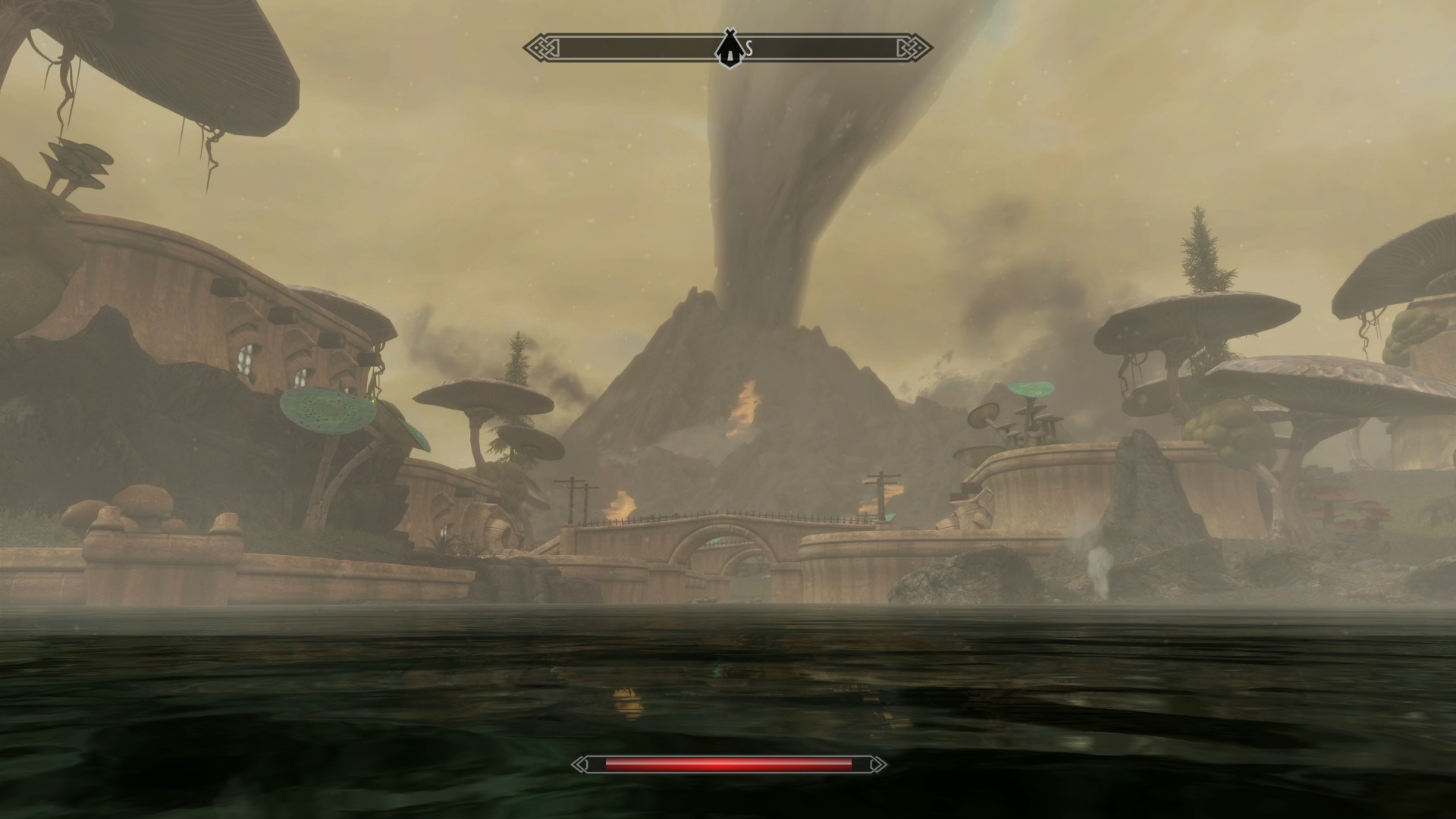Screen dimensions: 1456x819
Task: Click the location marker on the compass
Action: [x=729, y=48]
